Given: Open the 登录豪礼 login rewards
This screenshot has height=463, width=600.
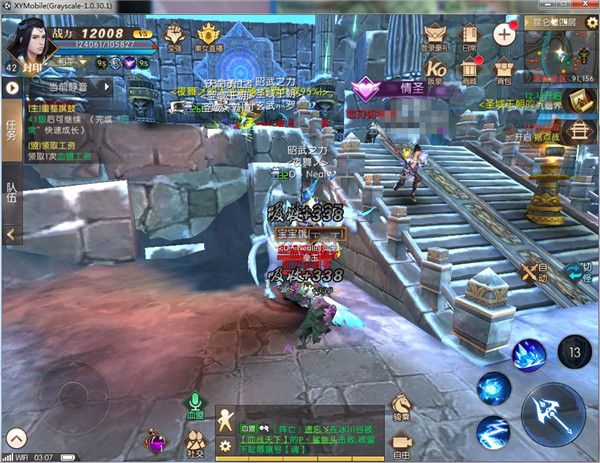Looking at the screenshot, I should (x=436, y=36).
